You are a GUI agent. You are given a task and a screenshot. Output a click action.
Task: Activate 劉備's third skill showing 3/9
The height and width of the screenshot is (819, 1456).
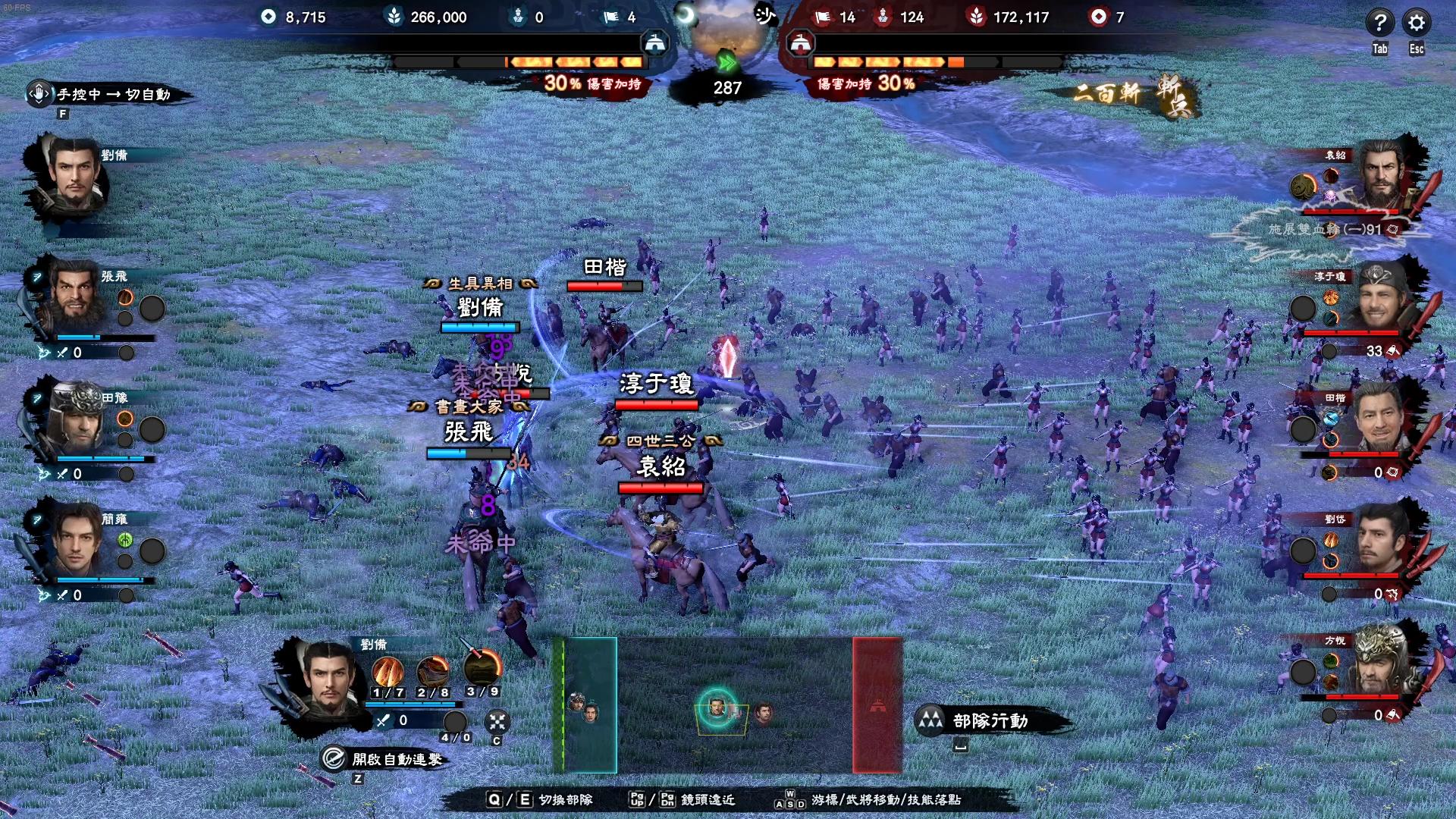coord(482,667)
